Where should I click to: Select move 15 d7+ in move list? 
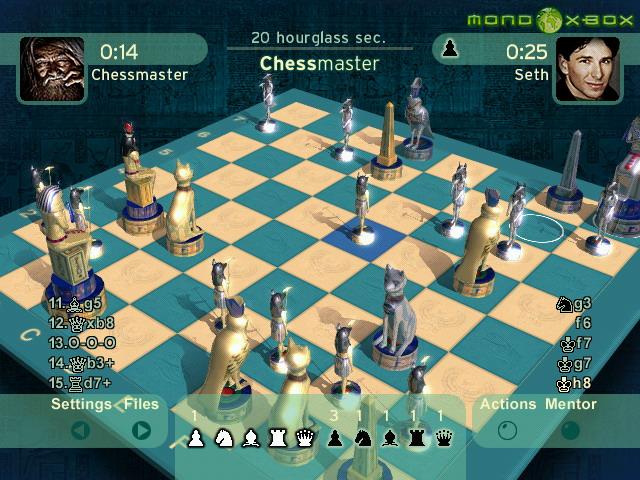tap(82, 383)
